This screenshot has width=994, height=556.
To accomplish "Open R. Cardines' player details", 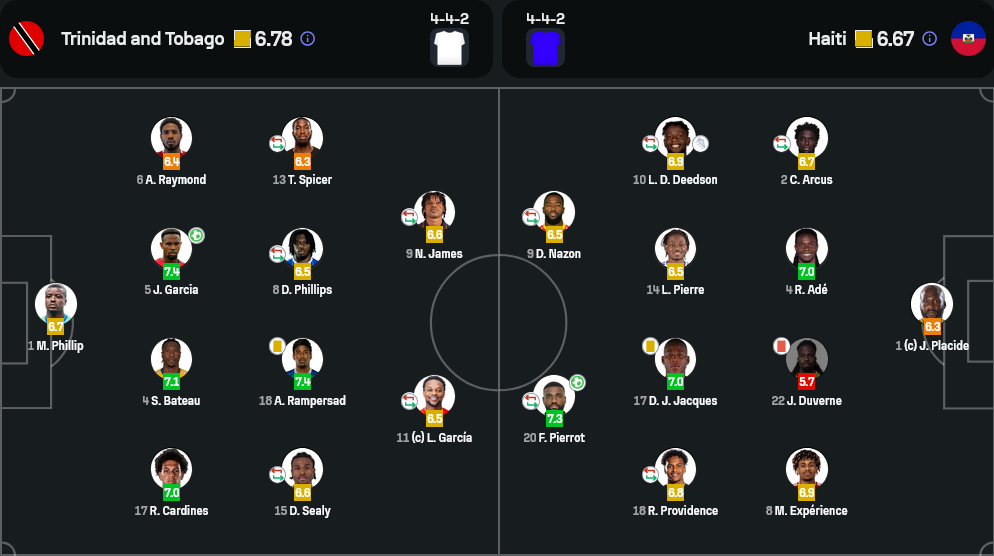I will tap(171, 470).
